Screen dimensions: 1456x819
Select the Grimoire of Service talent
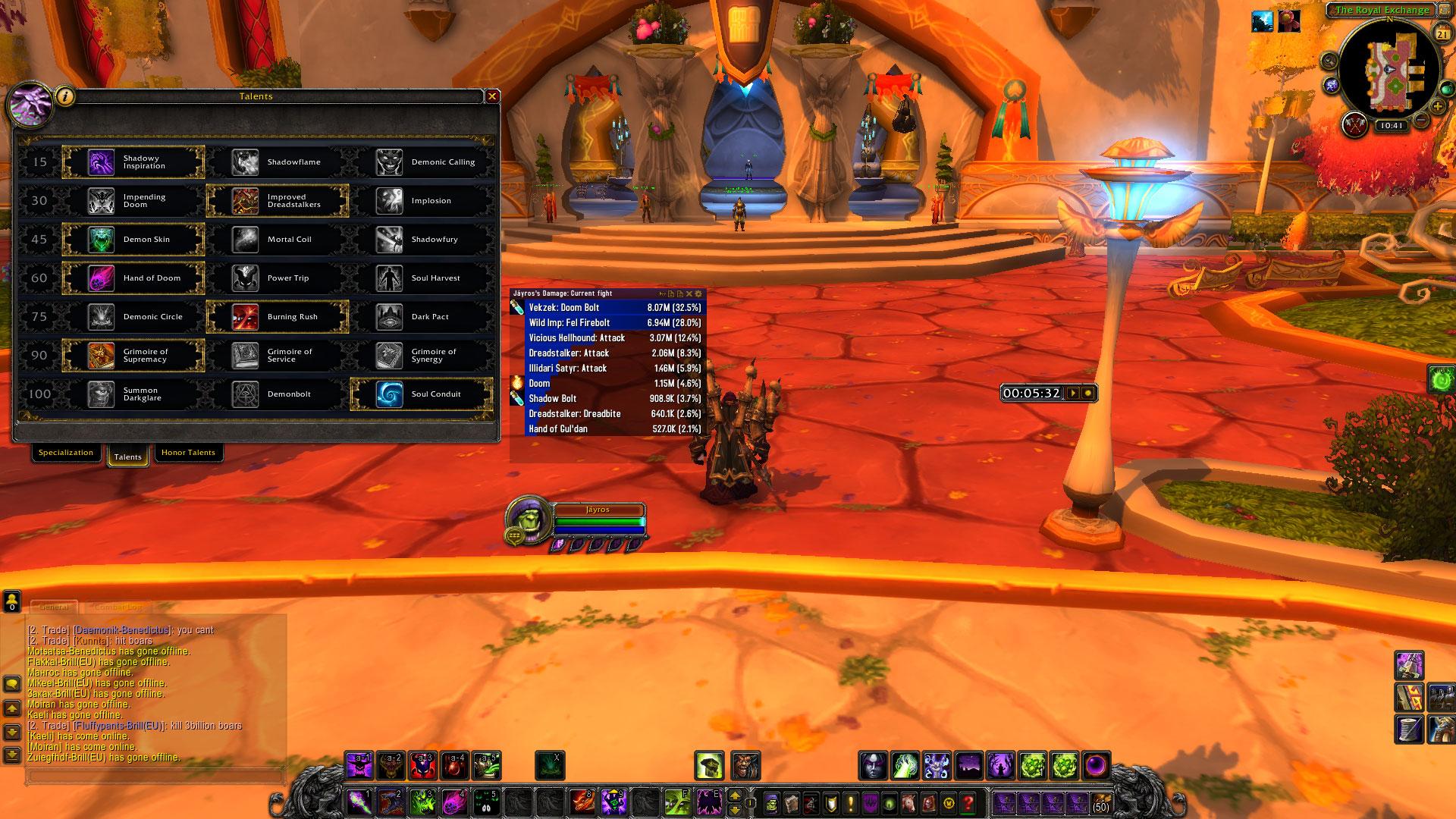[277, 356]
